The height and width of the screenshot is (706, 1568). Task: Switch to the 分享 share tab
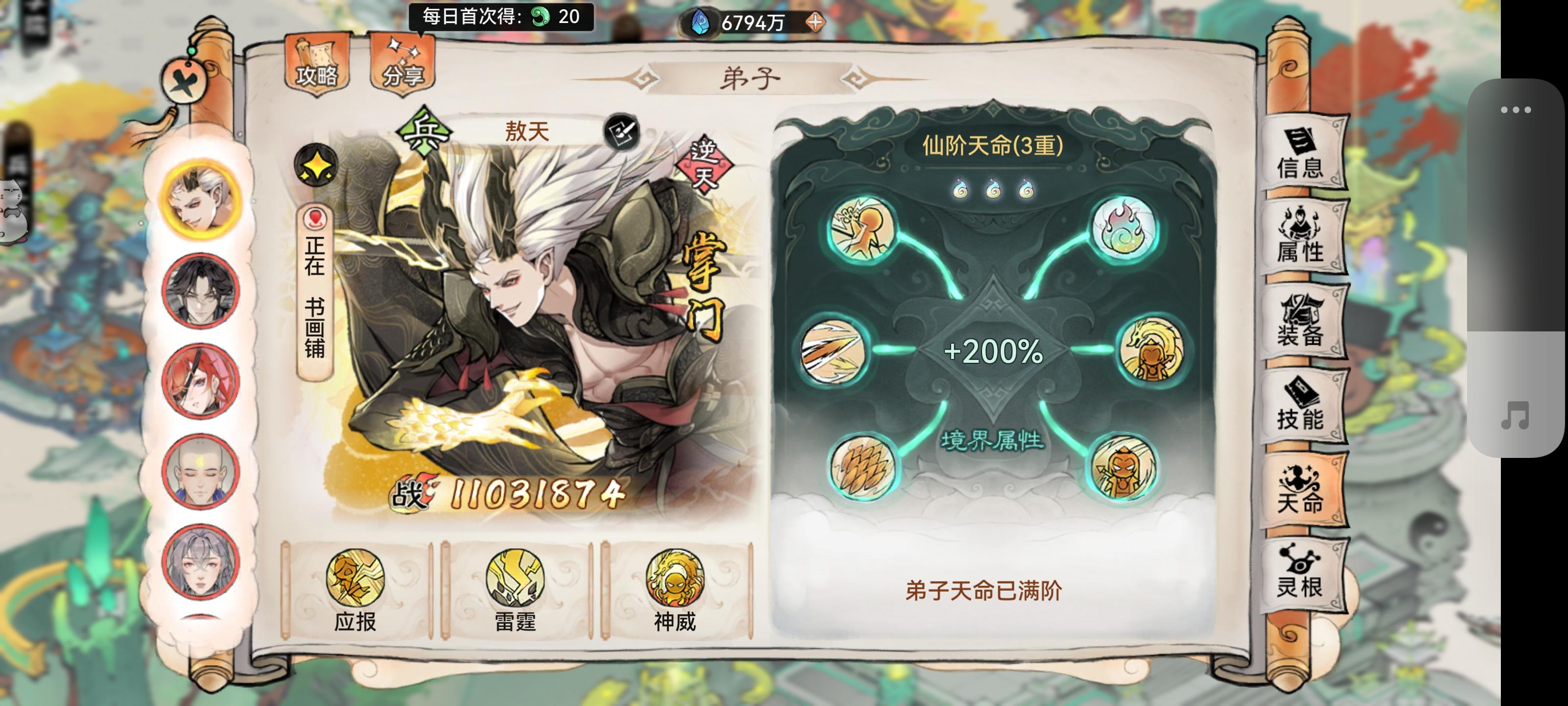[x=405, y=67]
